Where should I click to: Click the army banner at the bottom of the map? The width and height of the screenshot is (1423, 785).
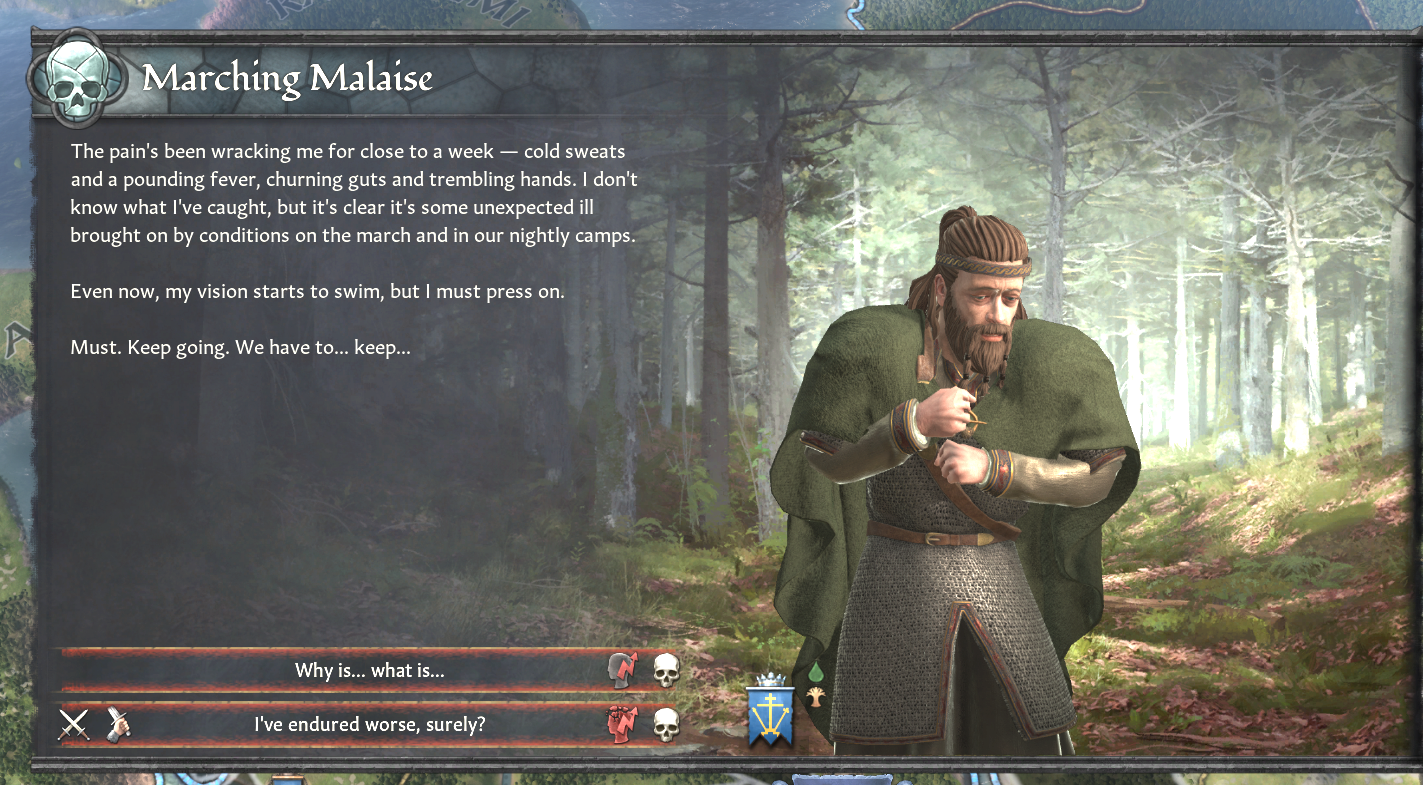coord(840,778)
